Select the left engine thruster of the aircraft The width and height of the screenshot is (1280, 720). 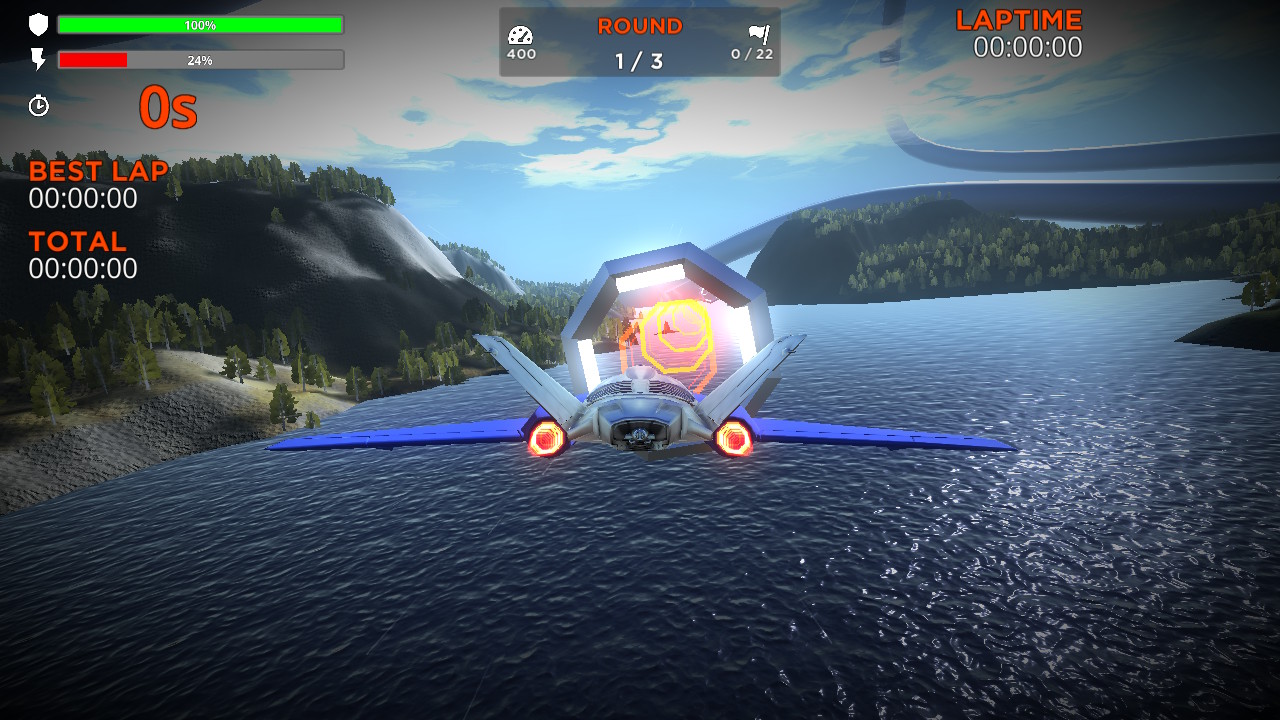(545, 437)
